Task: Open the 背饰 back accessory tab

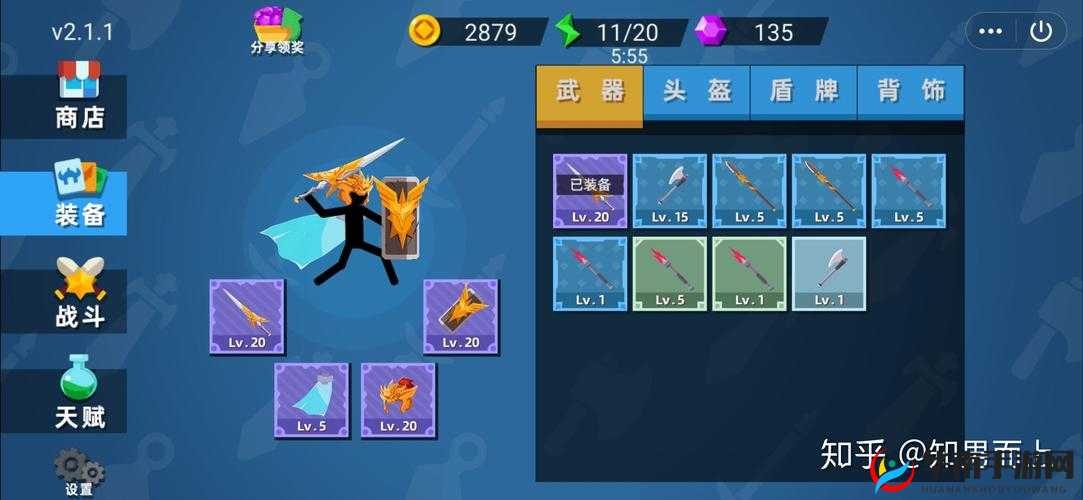Action: point(911,92)
